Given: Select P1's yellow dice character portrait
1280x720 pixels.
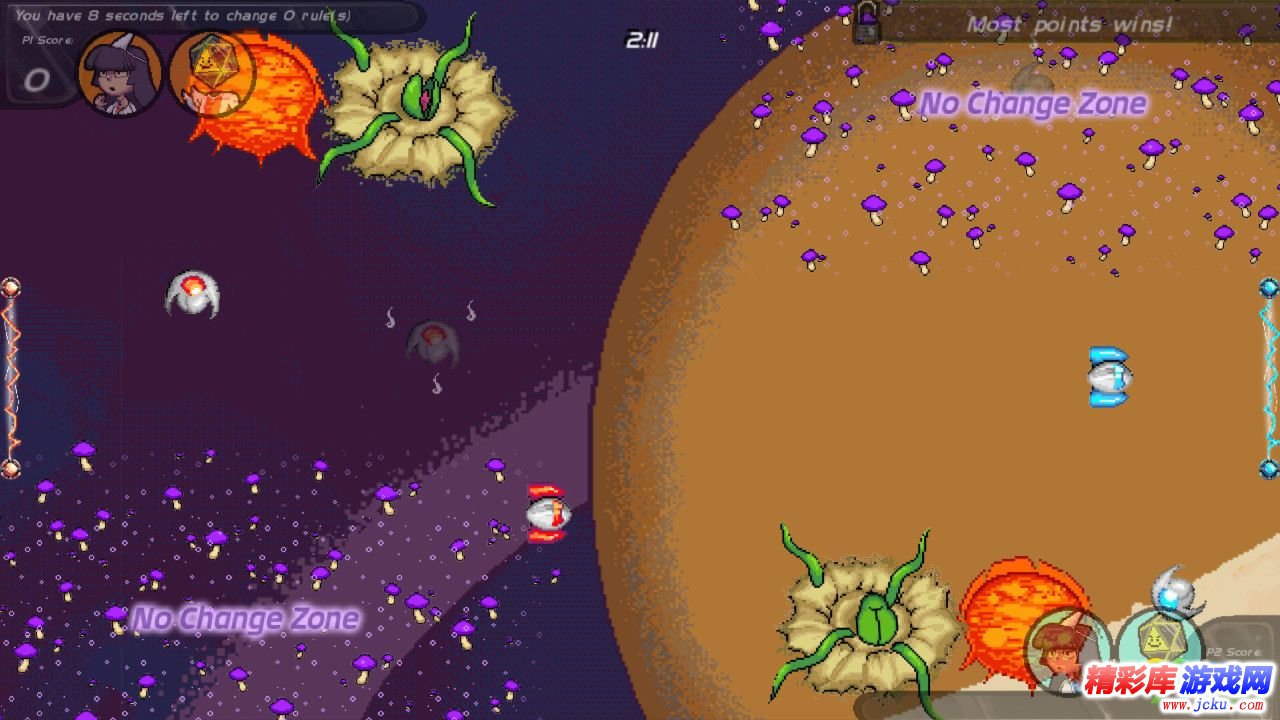Looking at the screenshot, I should pos(210,73).
